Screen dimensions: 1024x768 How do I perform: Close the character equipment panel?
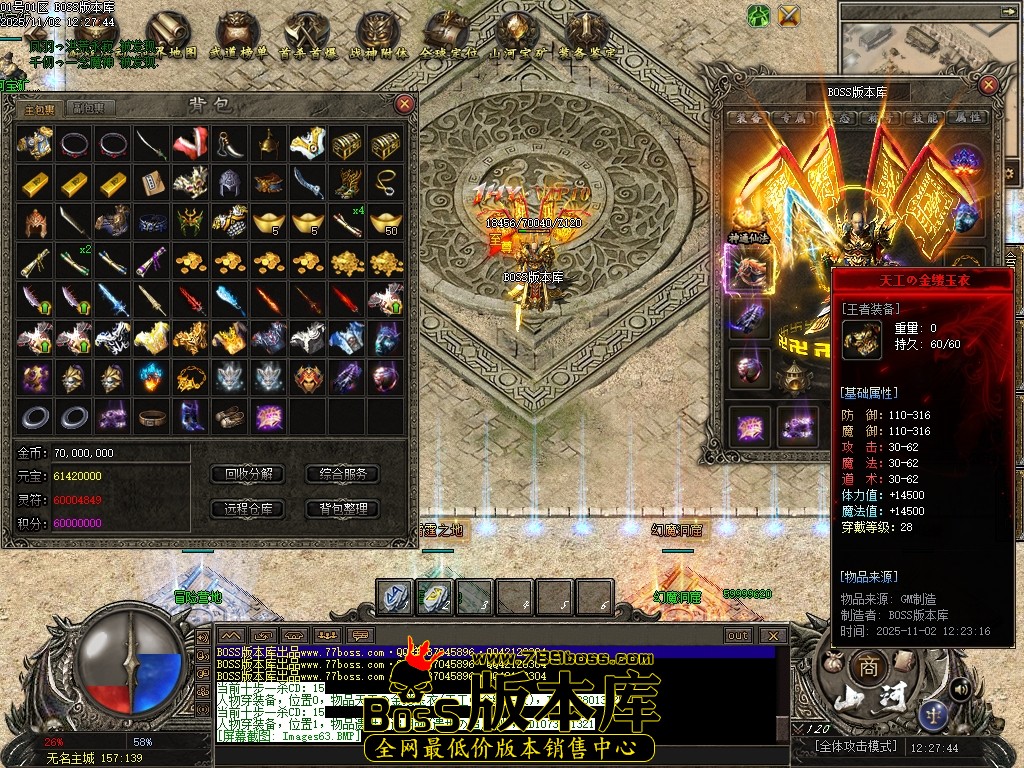click(x=988, y=85)
